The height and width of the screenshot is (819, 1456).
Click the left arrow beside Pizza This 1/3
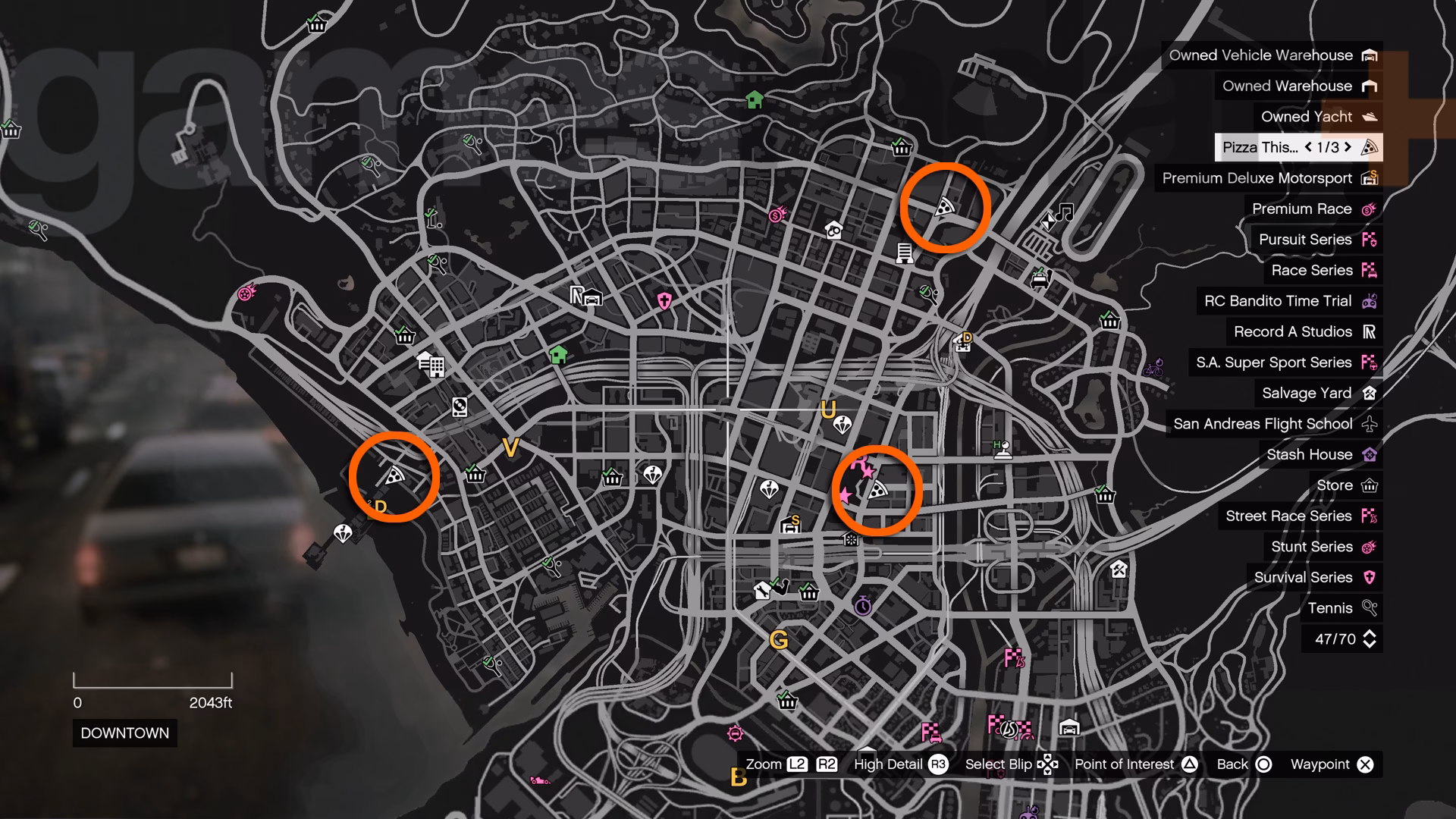click(x=1307, y=147)
